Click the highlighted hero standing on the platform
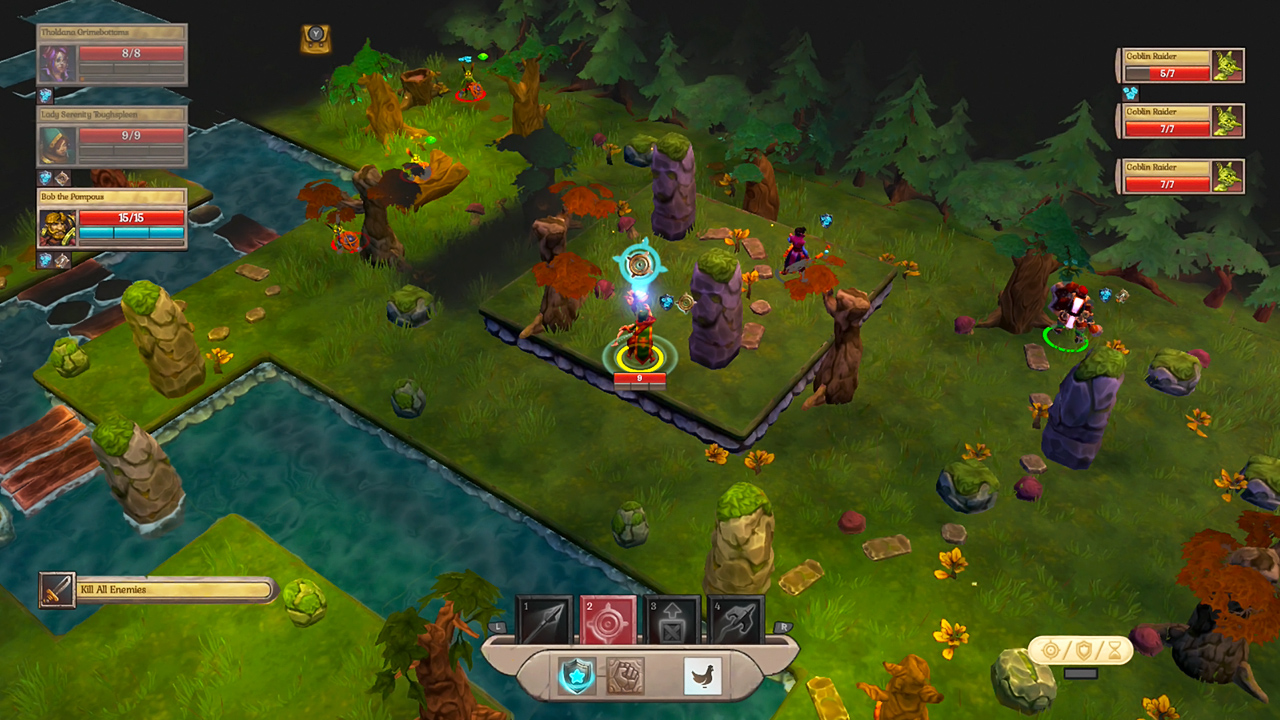The width and height of the screenshot is (1280, 720). tap(640, 335)
